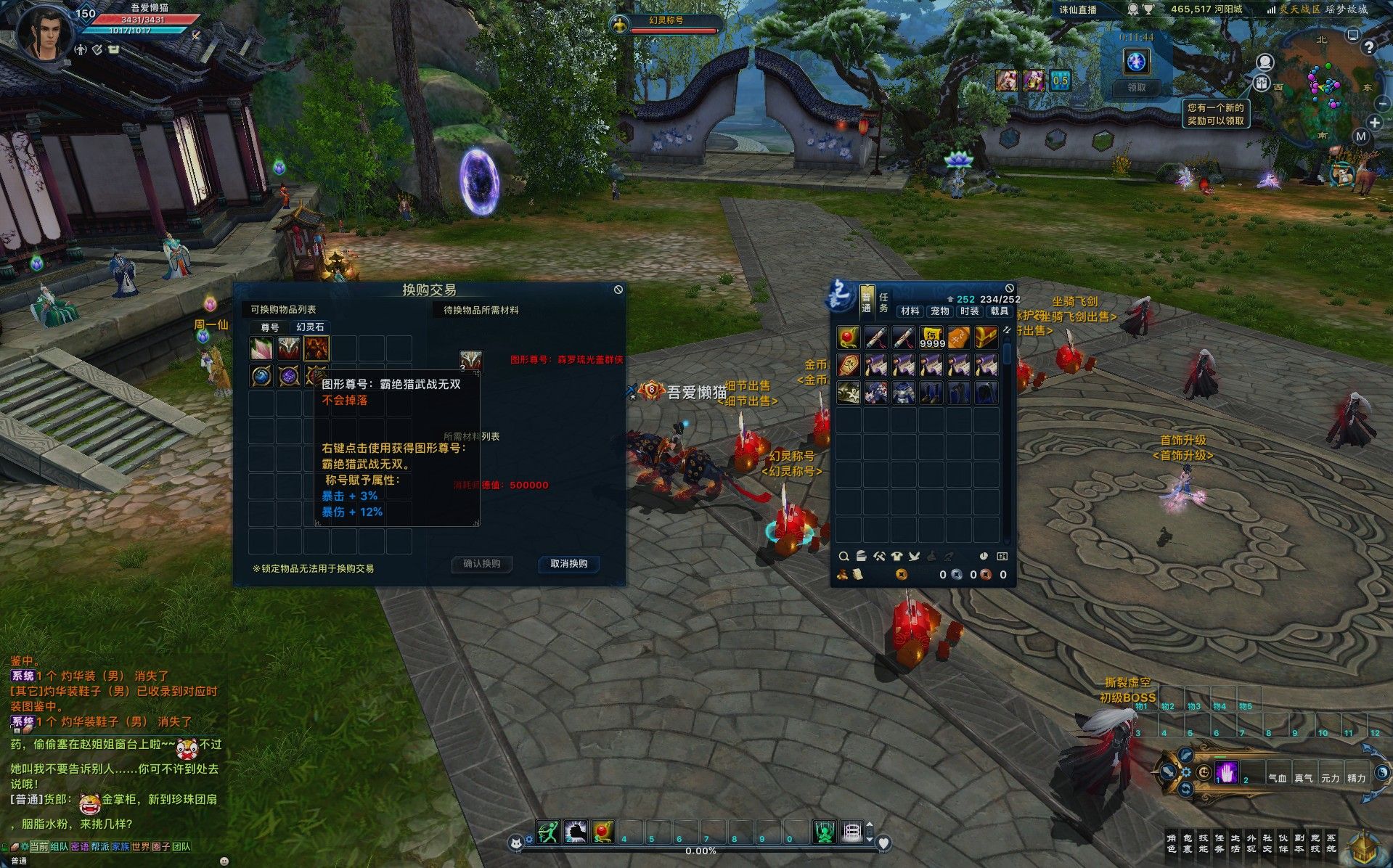Select the golden treasure chest item
This screenshot has height=868, width=1393.
[986, 337]
